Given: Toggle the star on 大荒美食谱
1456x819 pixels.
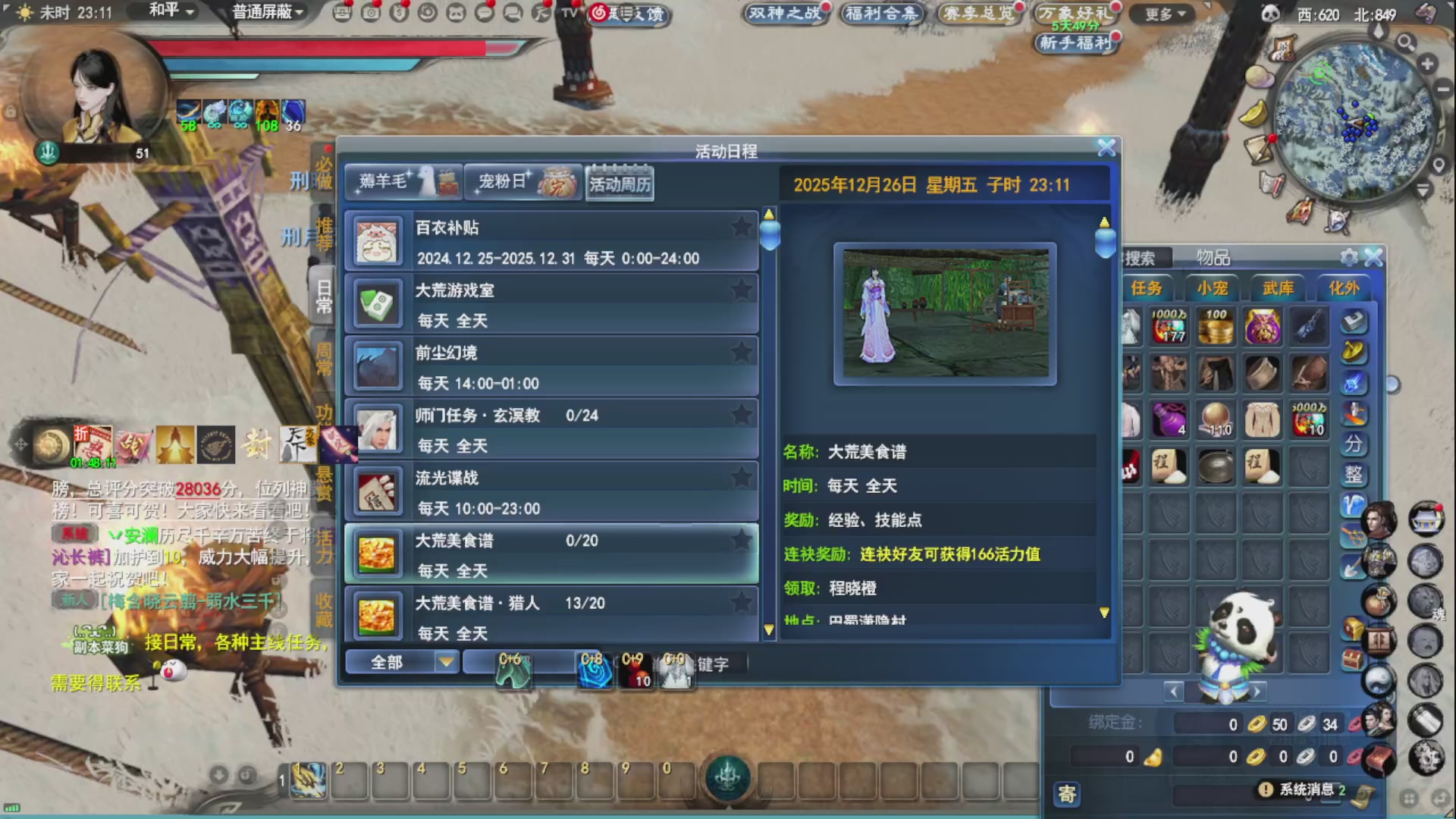Looking at the screenshot, I should (741, 541).
